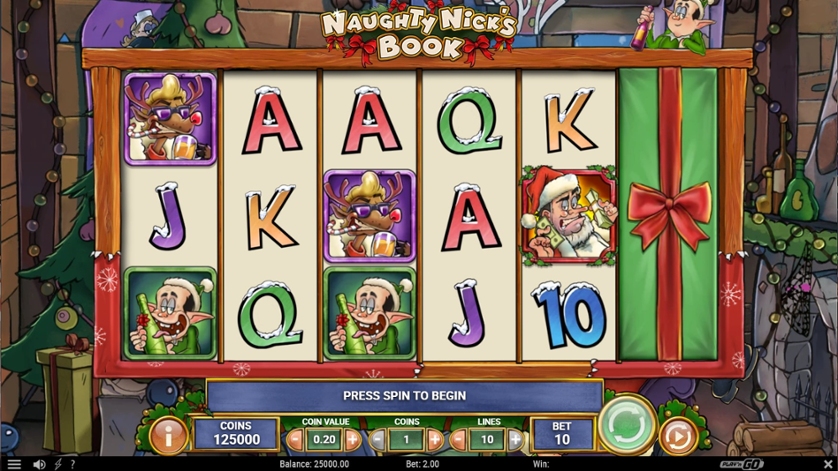Open the paytable info button
Image resolution: width=838 pixels, height=471 pixels.
(x=168, y=436)
